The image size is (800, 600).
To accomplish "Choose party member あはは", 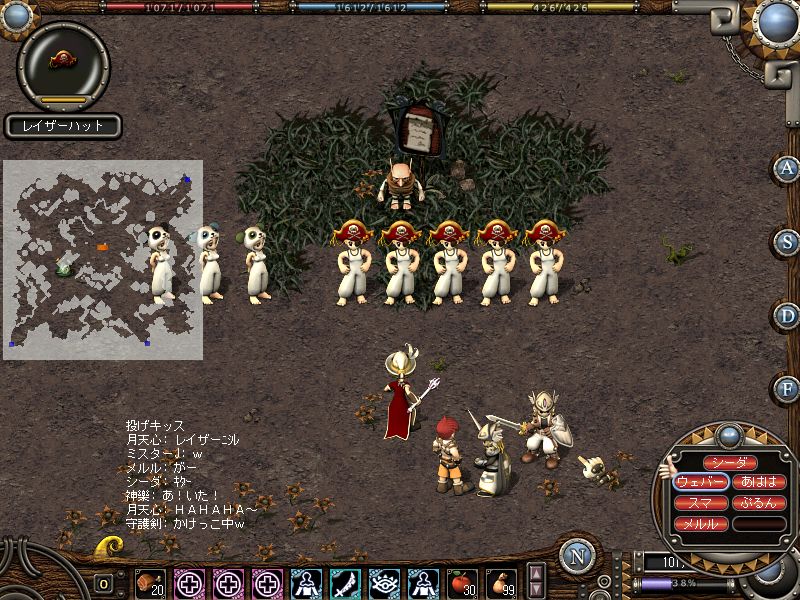I will tap(759, 482).
